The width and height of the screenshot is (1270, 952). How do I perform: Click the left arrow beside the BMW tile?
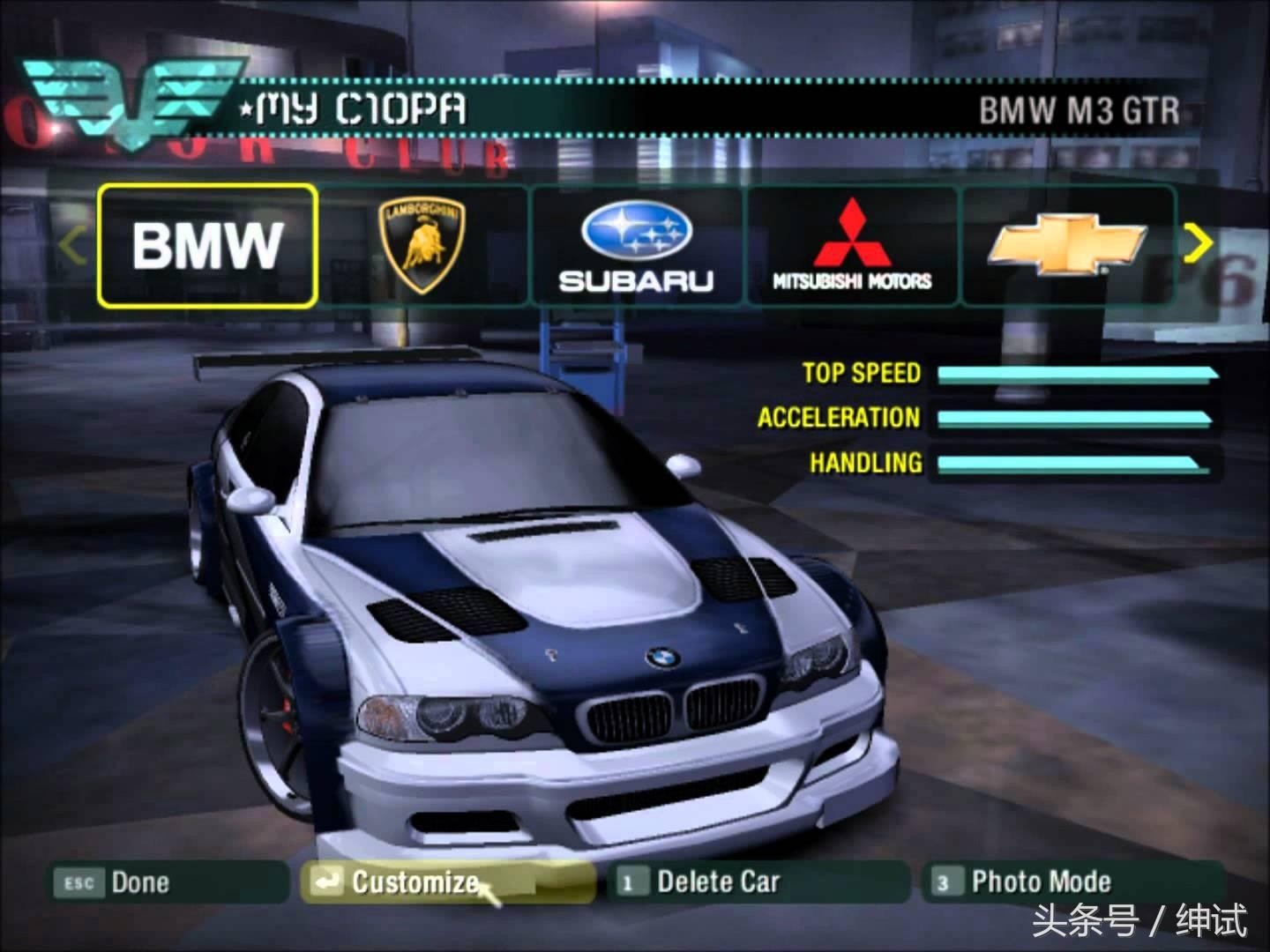click(73, 246)
